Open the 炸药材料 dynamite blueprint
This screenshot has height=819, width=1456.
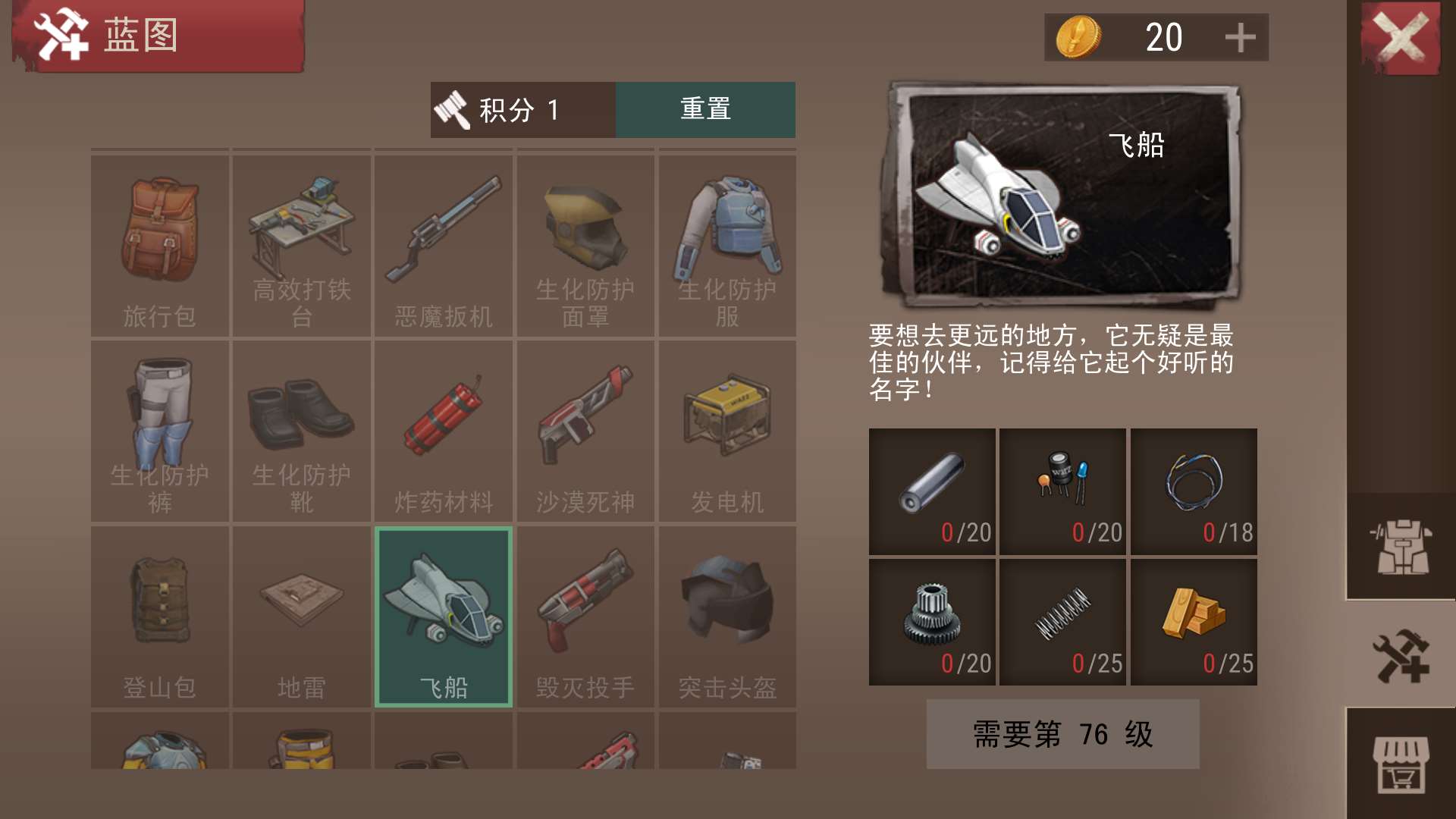pos(444,432)
